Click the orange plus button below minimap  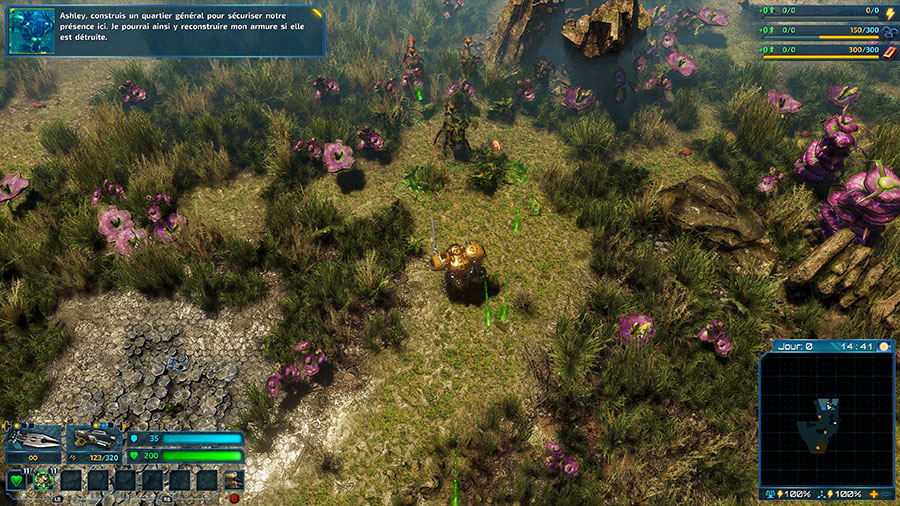tap(873, 494)
